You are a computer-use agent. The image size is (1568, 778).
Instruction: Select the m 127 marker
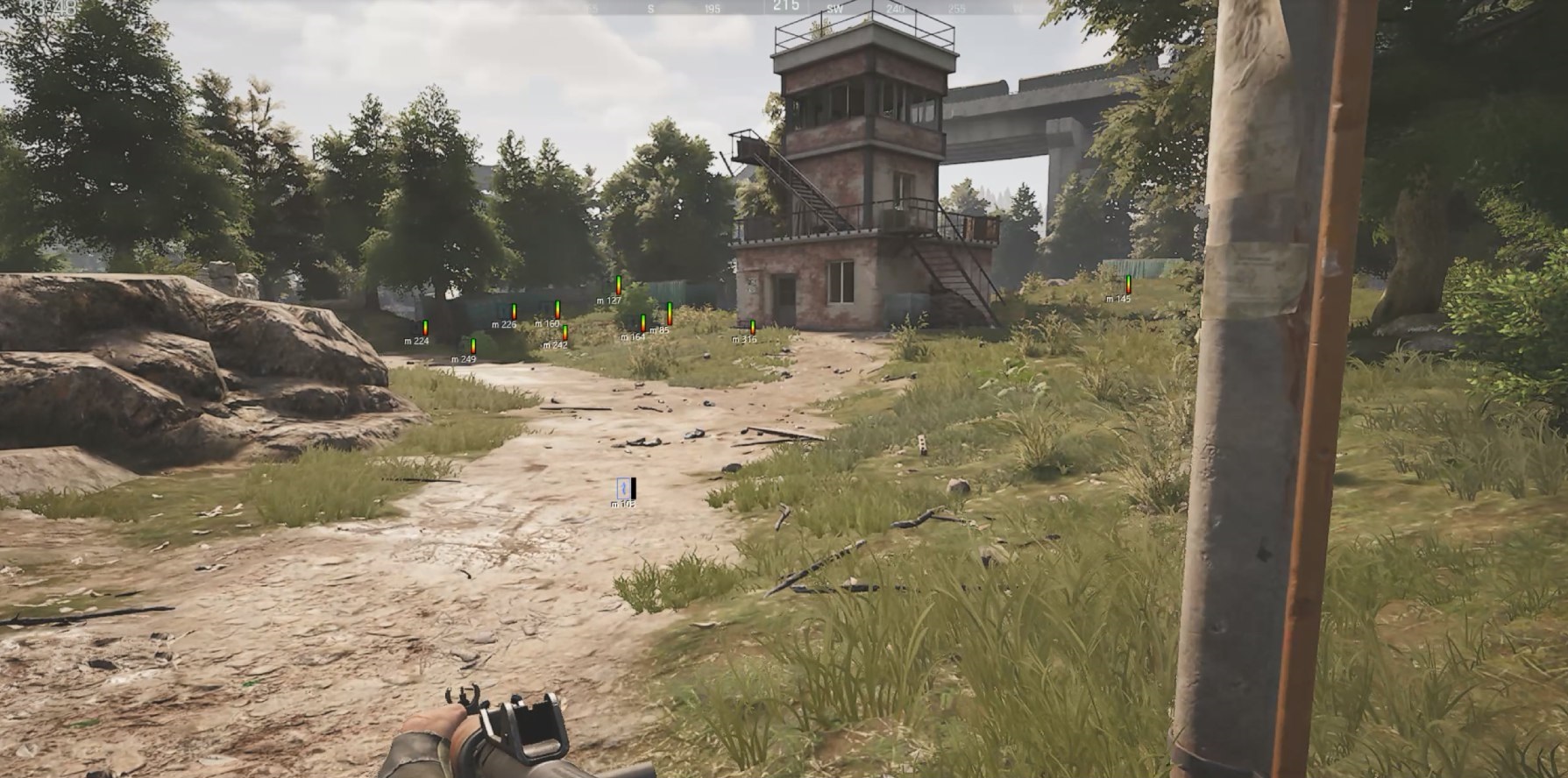coord(618,285)
